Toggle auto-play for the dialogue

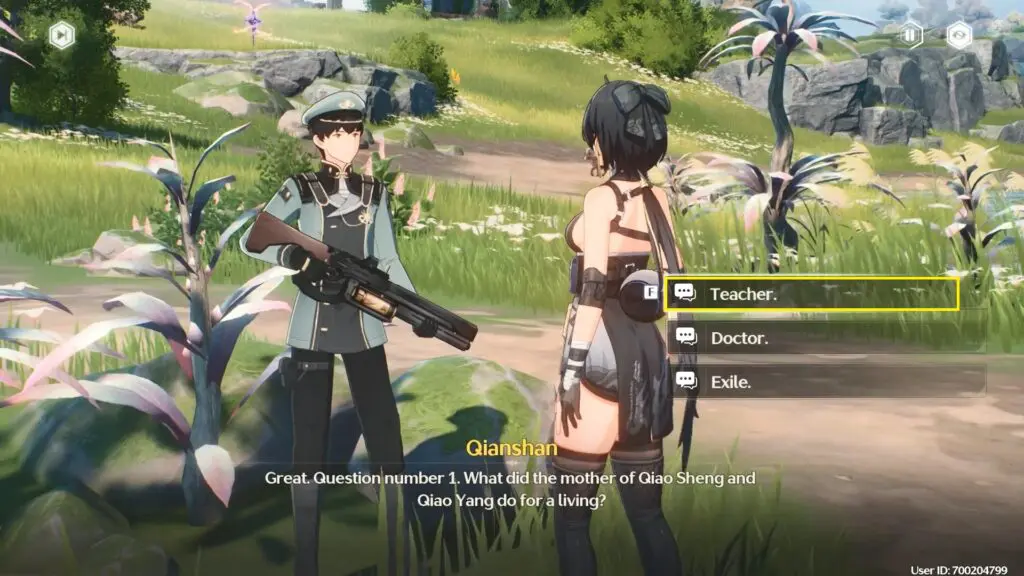911,35
